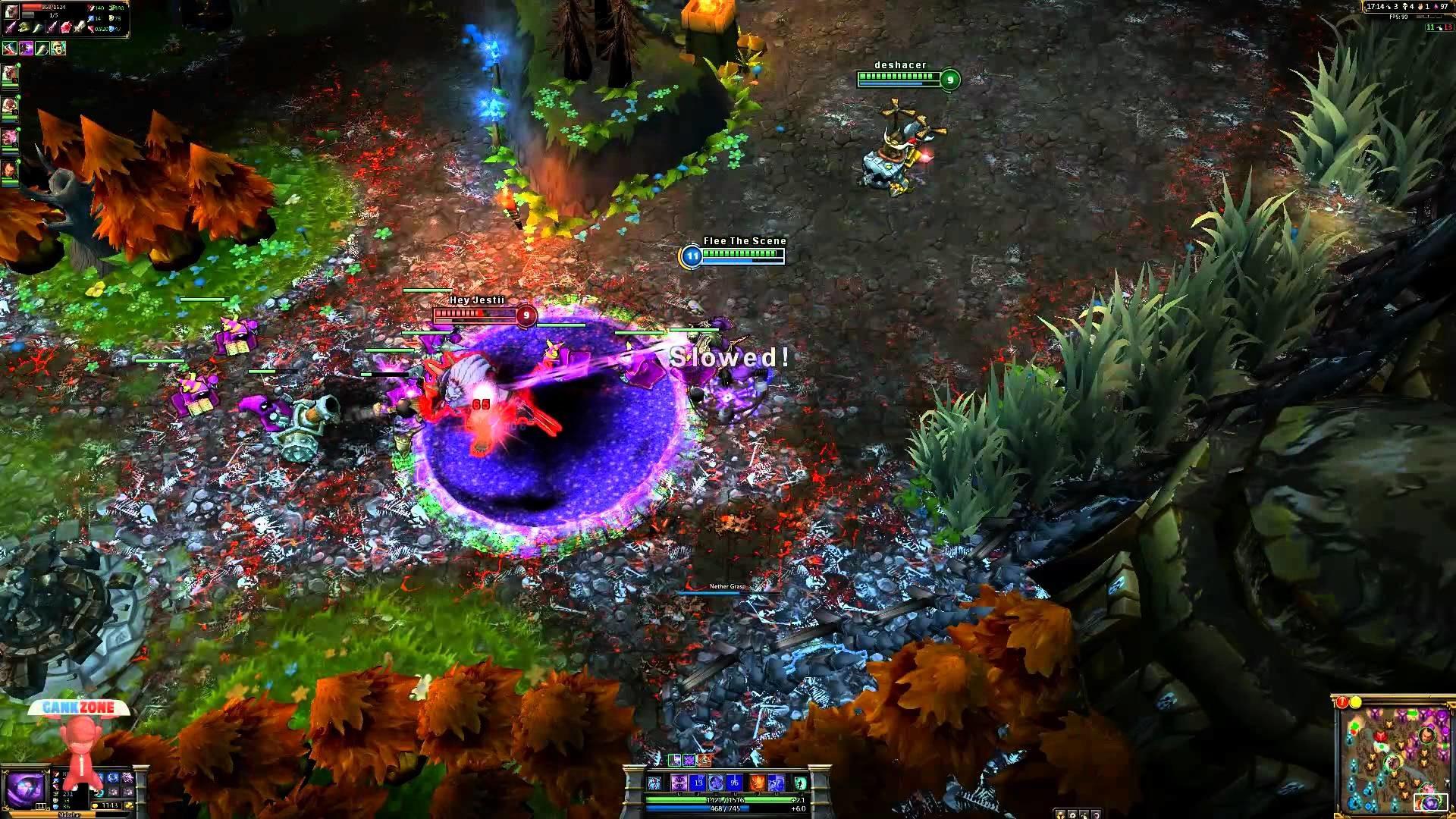
Task: Click the red buff icon below the item row
Action: click(10, 48)
